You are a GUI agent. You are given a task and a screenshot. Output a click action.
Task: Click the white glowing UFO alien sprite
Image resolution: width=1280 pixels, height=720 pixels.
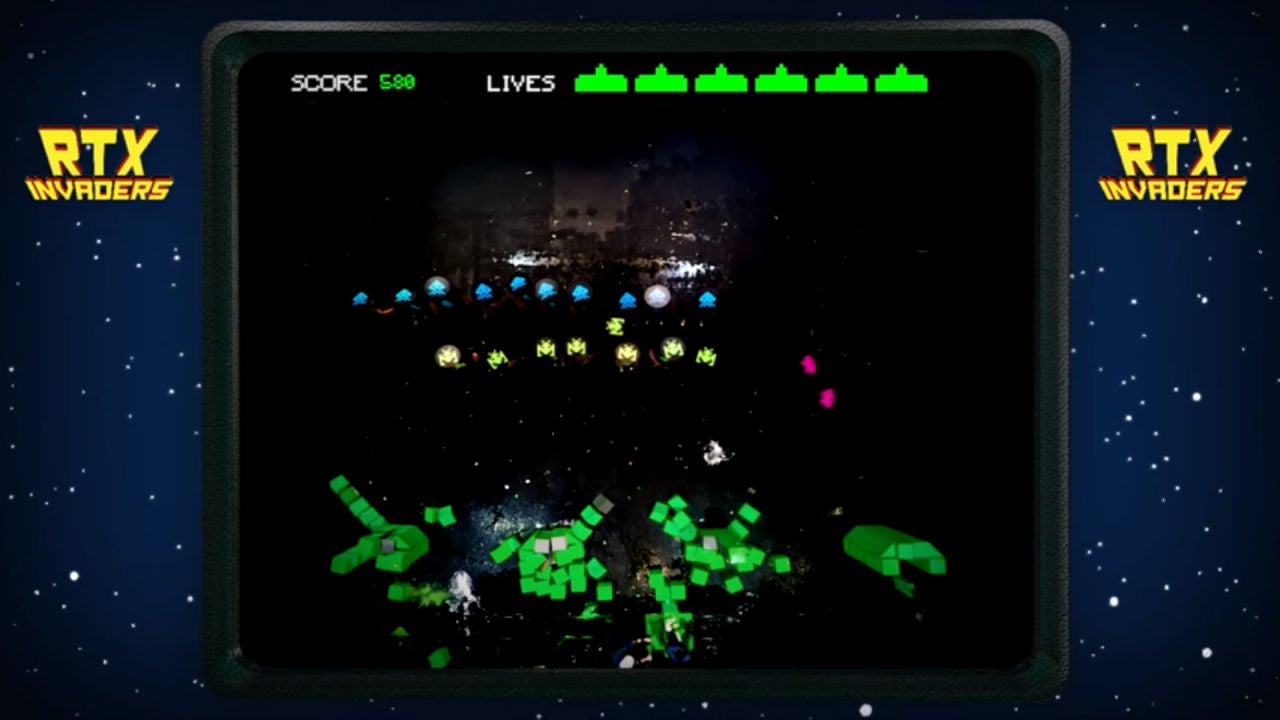pyautogui.click(x=655, y=295)
